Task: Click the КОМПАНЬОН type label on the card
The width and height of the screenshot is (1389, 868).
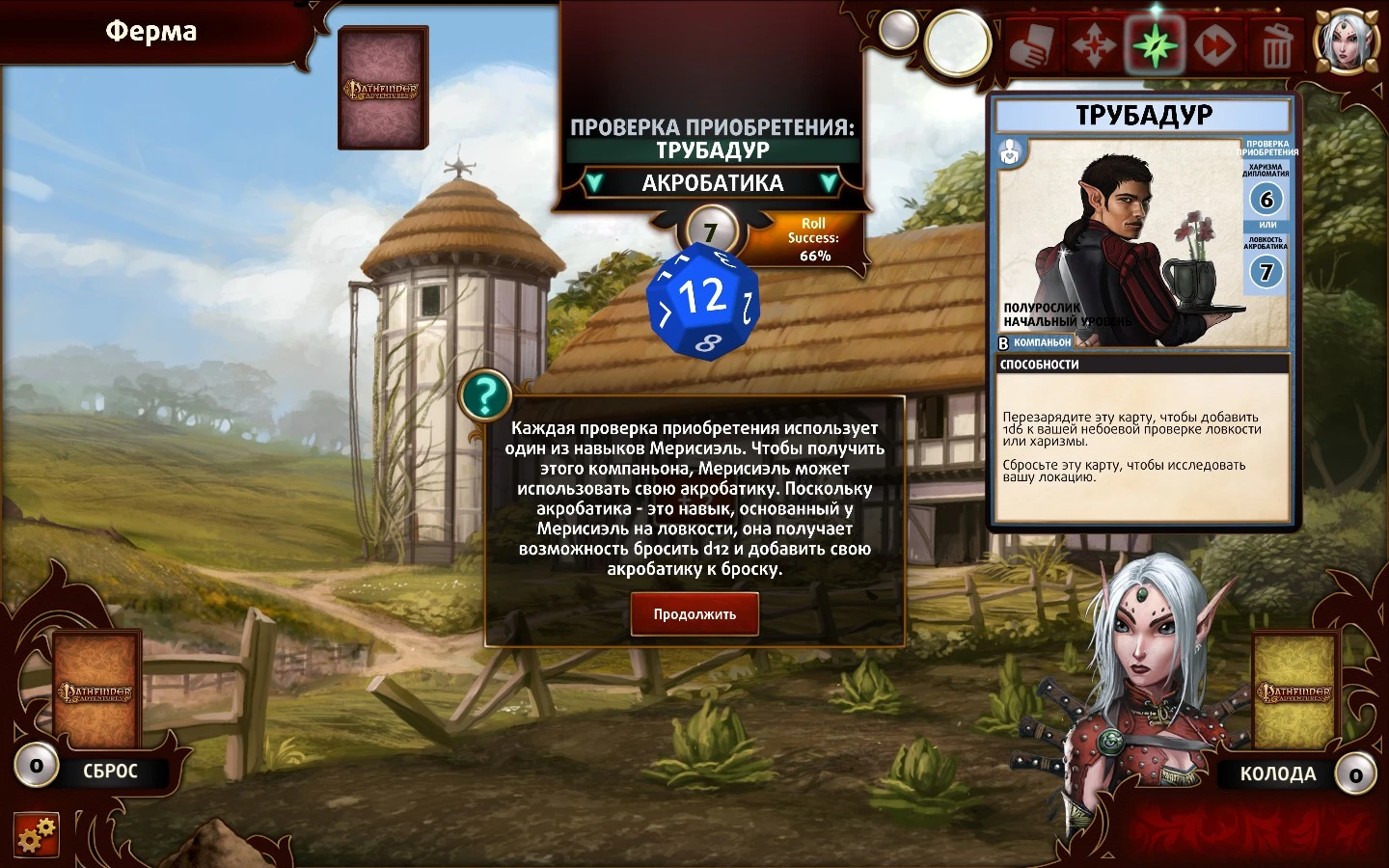Action: pyautogui.click(x=1044, y=341)
